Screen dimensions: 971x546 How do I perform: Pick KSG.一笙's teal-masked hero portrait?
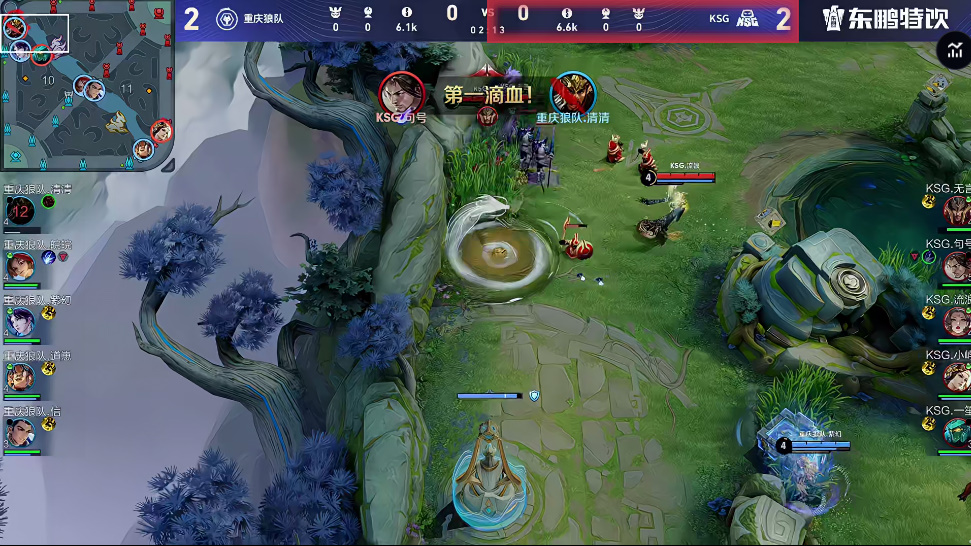956,431
